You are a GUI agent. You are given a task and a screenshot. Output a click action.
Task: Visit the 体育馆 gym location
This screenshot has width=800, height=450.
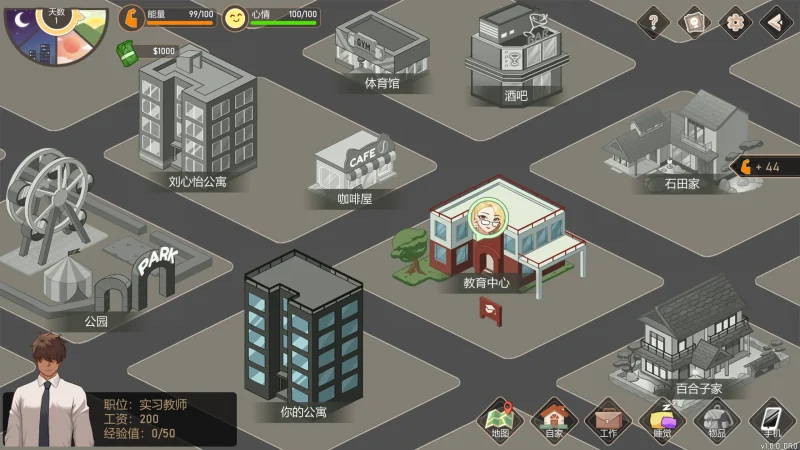(381, 50)
